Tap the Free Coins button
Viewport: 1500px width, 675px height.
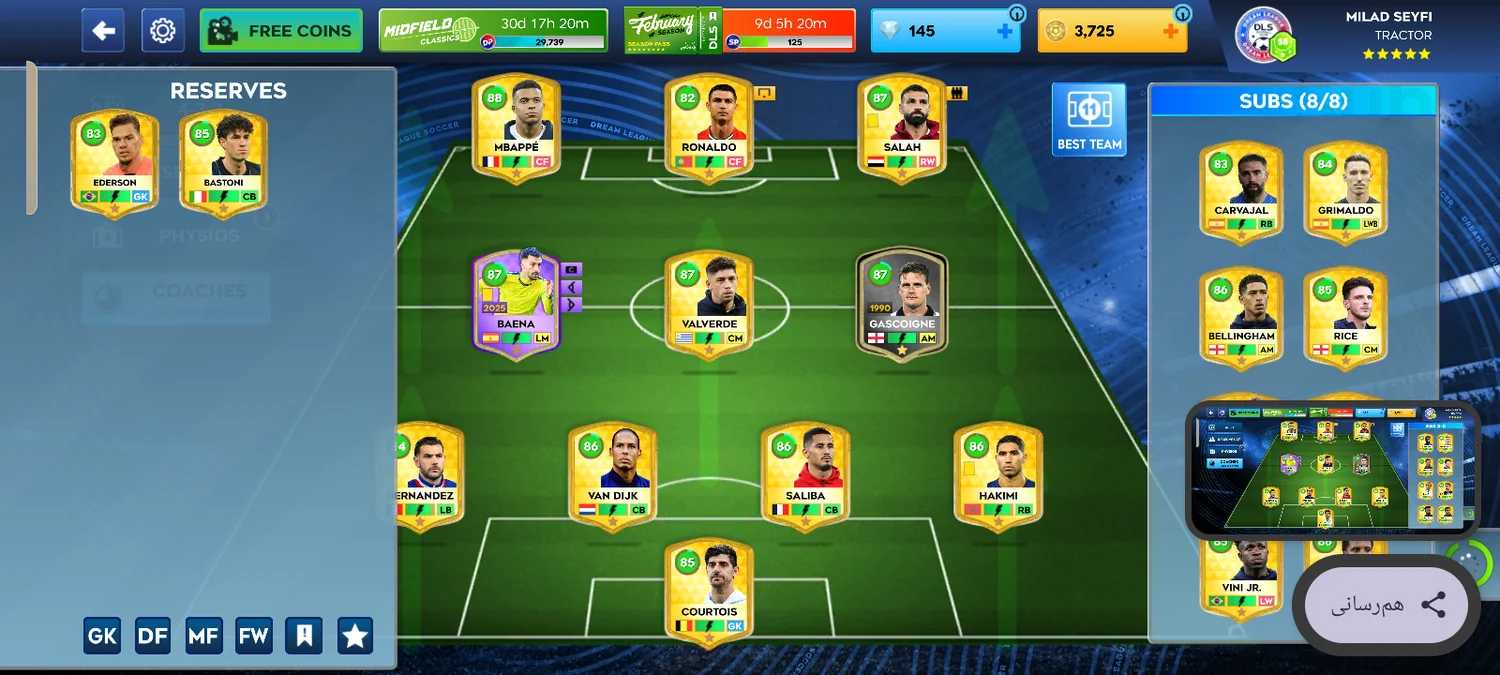[x=281, y=31]
